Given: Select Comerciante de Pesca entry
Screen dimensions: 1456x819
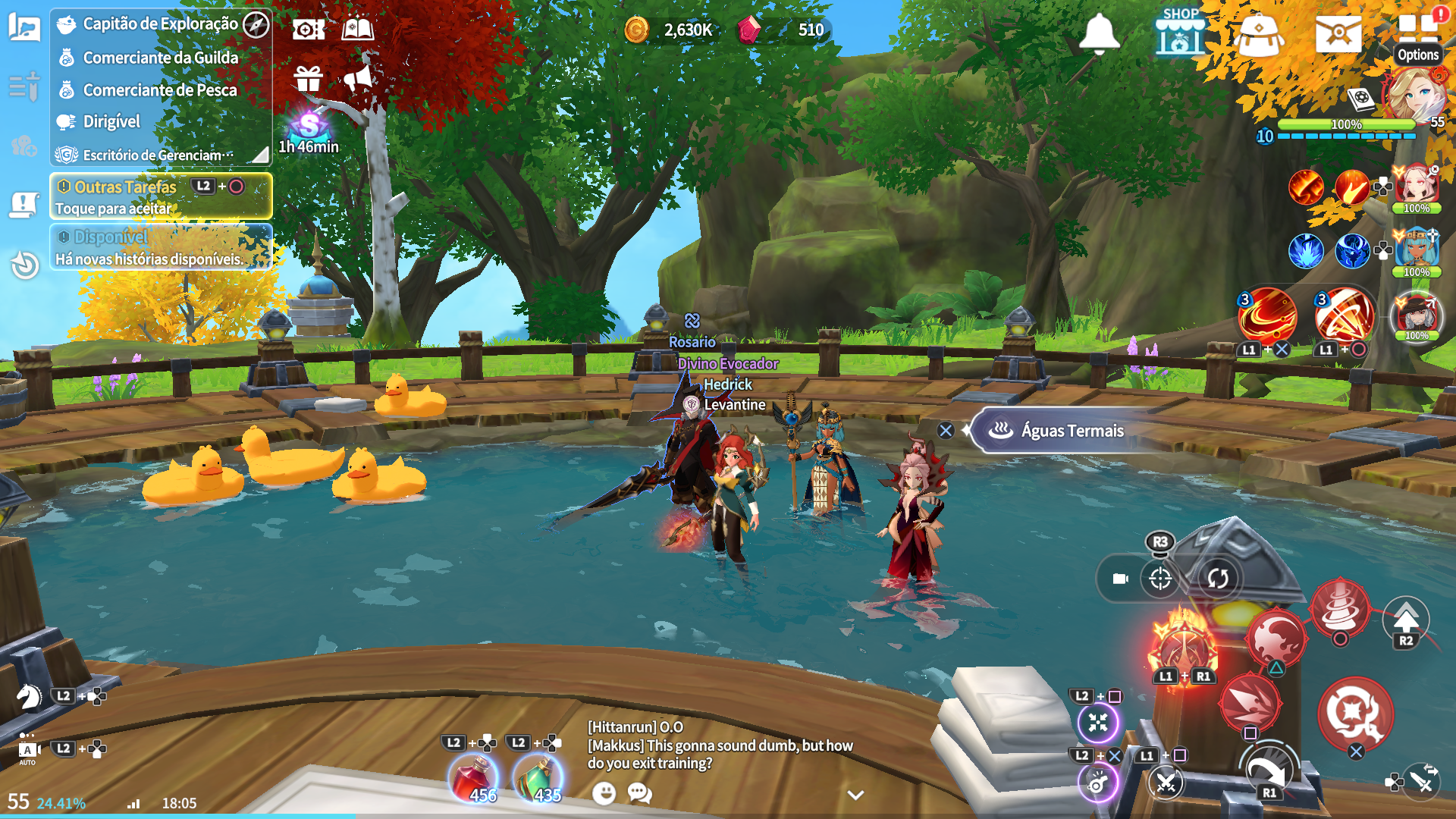Looking at the screenshot, I should click(x=160, y=90).
